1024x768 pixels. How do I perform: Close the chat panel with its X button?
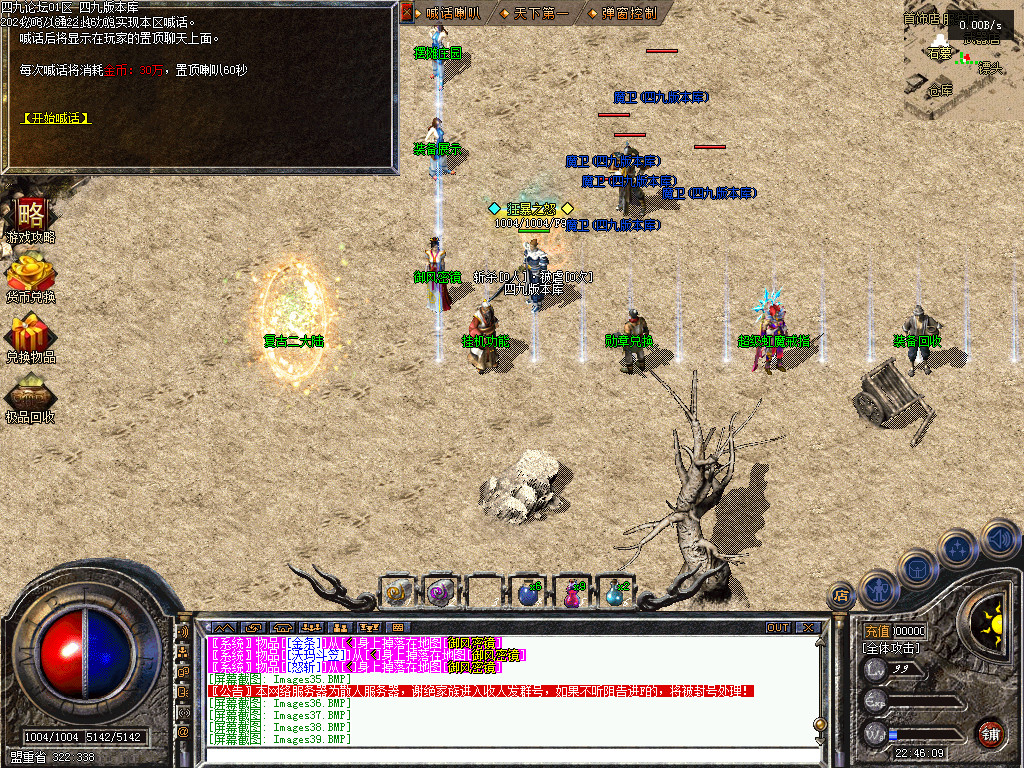807,628
